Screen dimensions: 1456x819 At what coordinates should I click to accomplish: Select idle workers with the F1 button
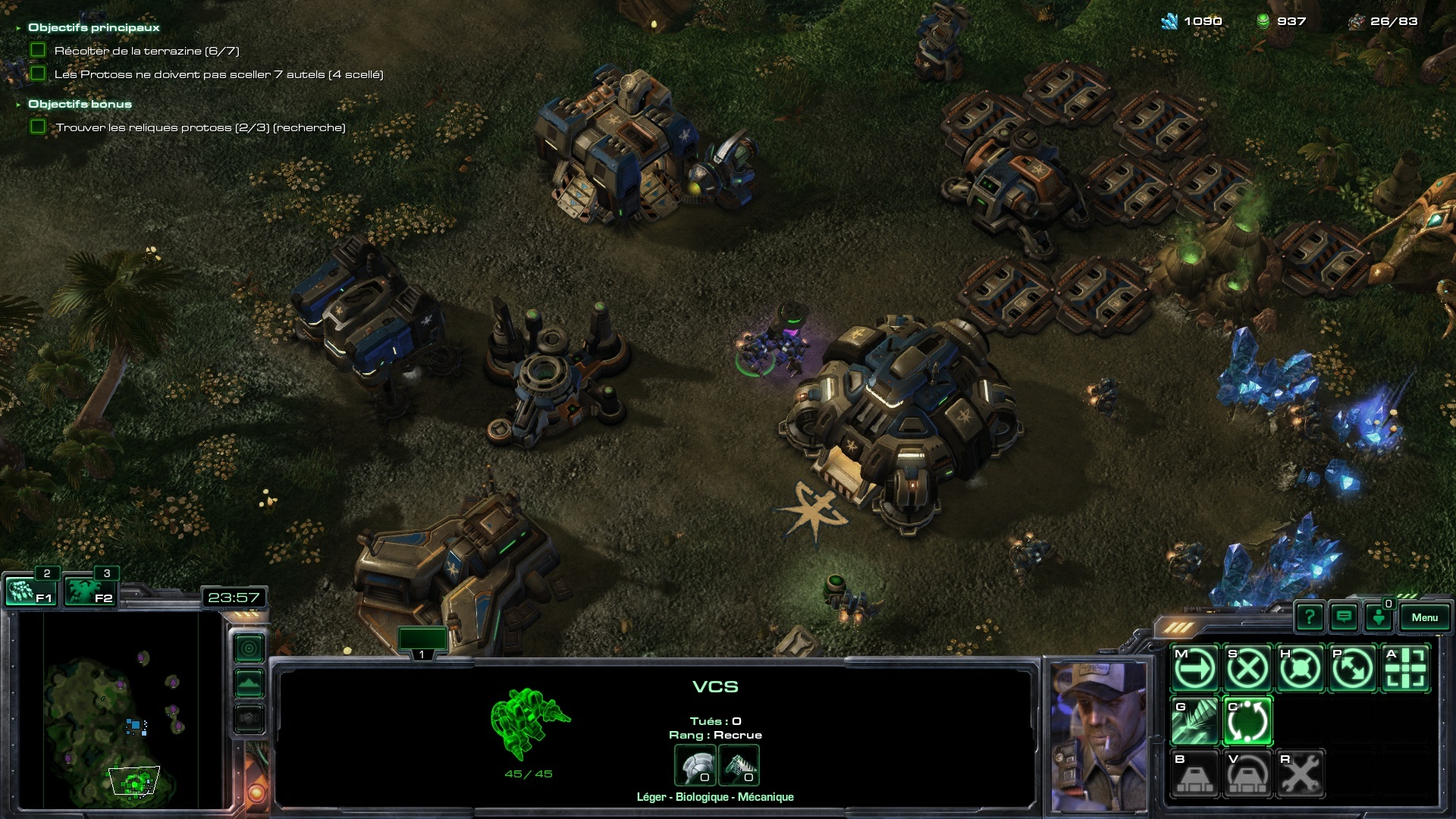[x=30, y=591]
